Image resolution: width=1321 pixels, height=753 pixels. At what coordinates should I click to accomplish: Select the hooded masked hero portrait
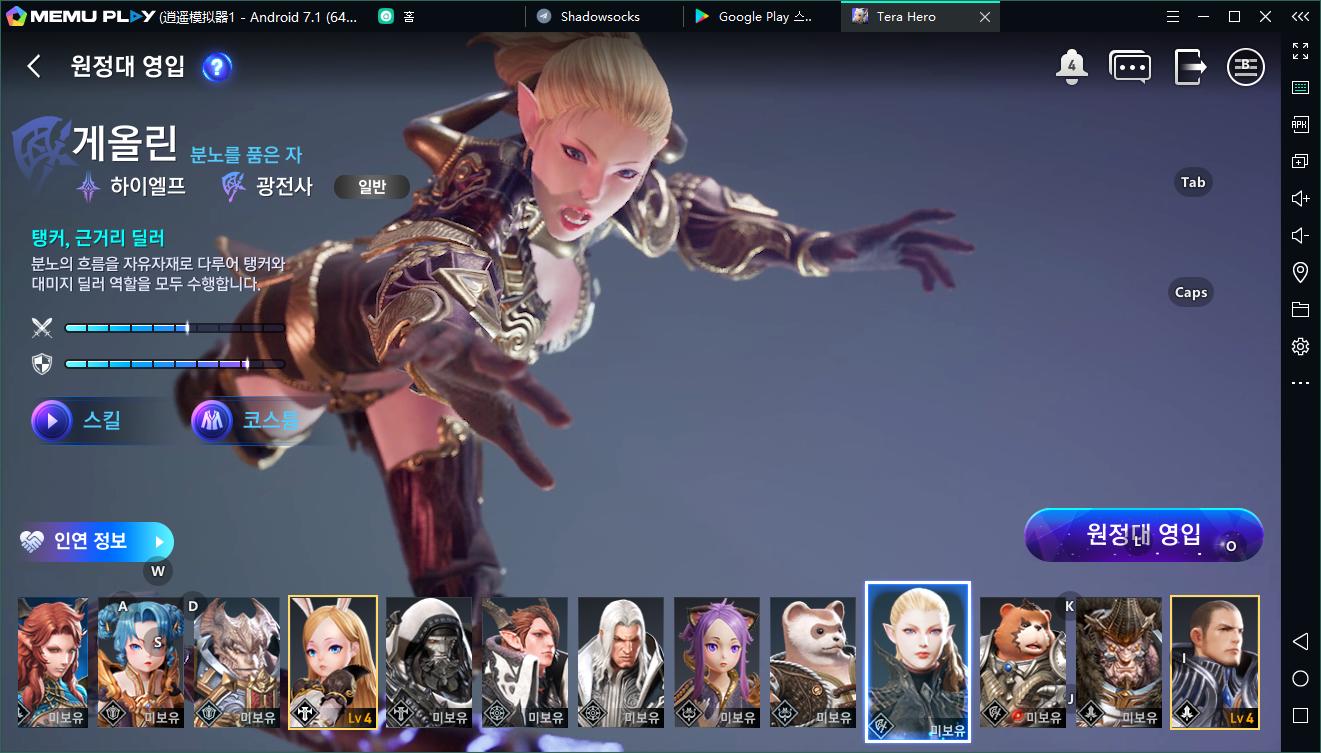coord(429,661)
